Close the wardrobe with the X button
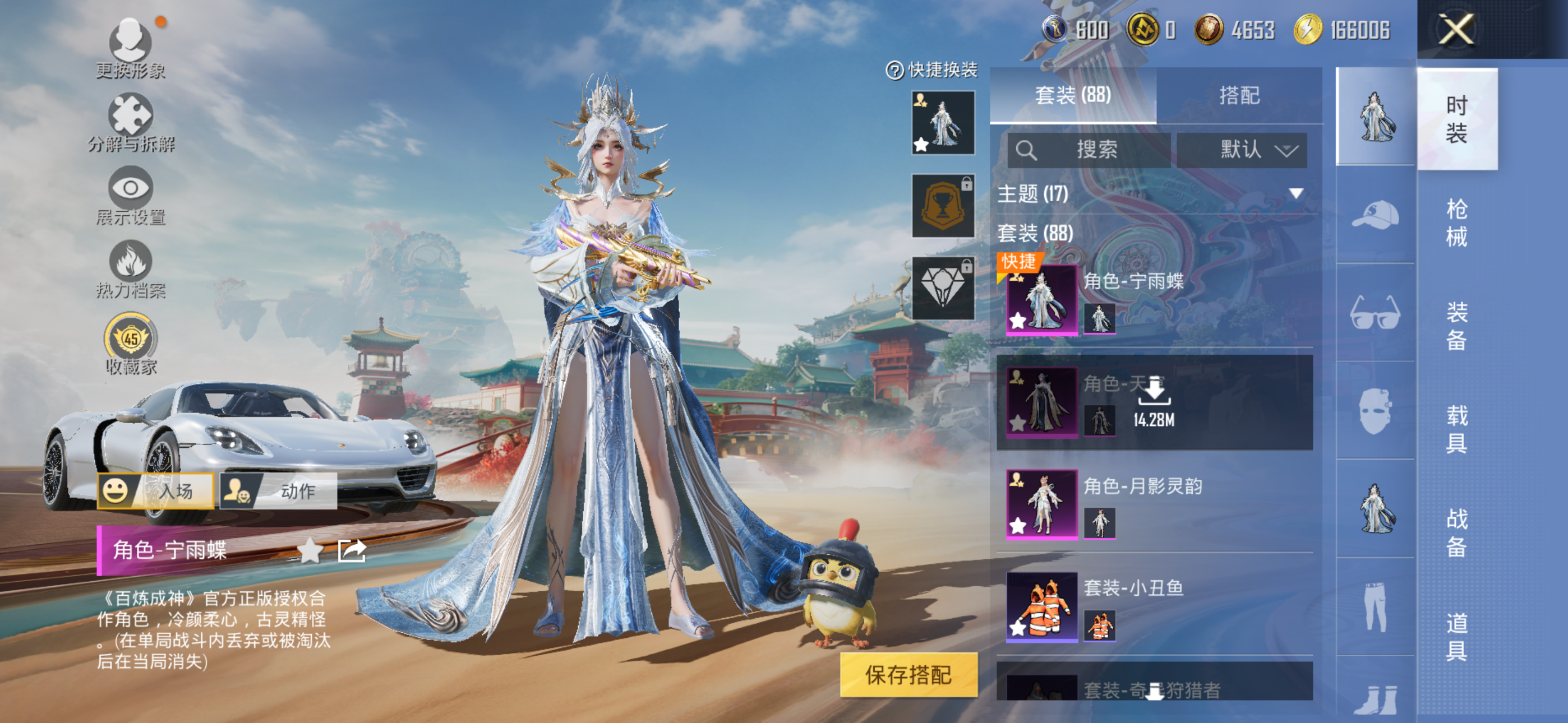This screenshot has height=723, width=1568. pos(1455,29)
